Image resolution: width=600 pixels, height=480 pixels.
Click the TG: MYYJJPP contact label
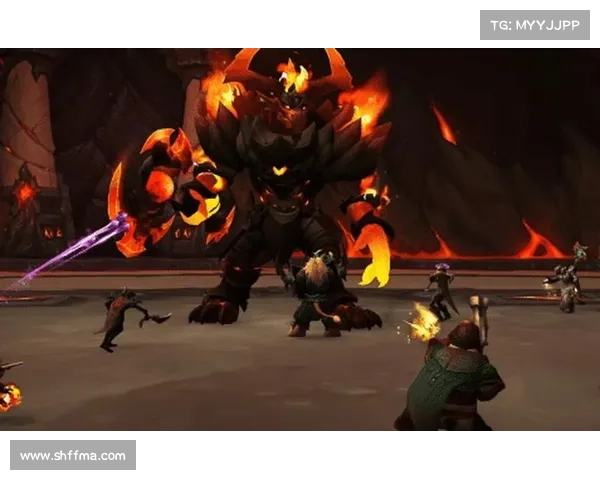click(x=535, y=24)
